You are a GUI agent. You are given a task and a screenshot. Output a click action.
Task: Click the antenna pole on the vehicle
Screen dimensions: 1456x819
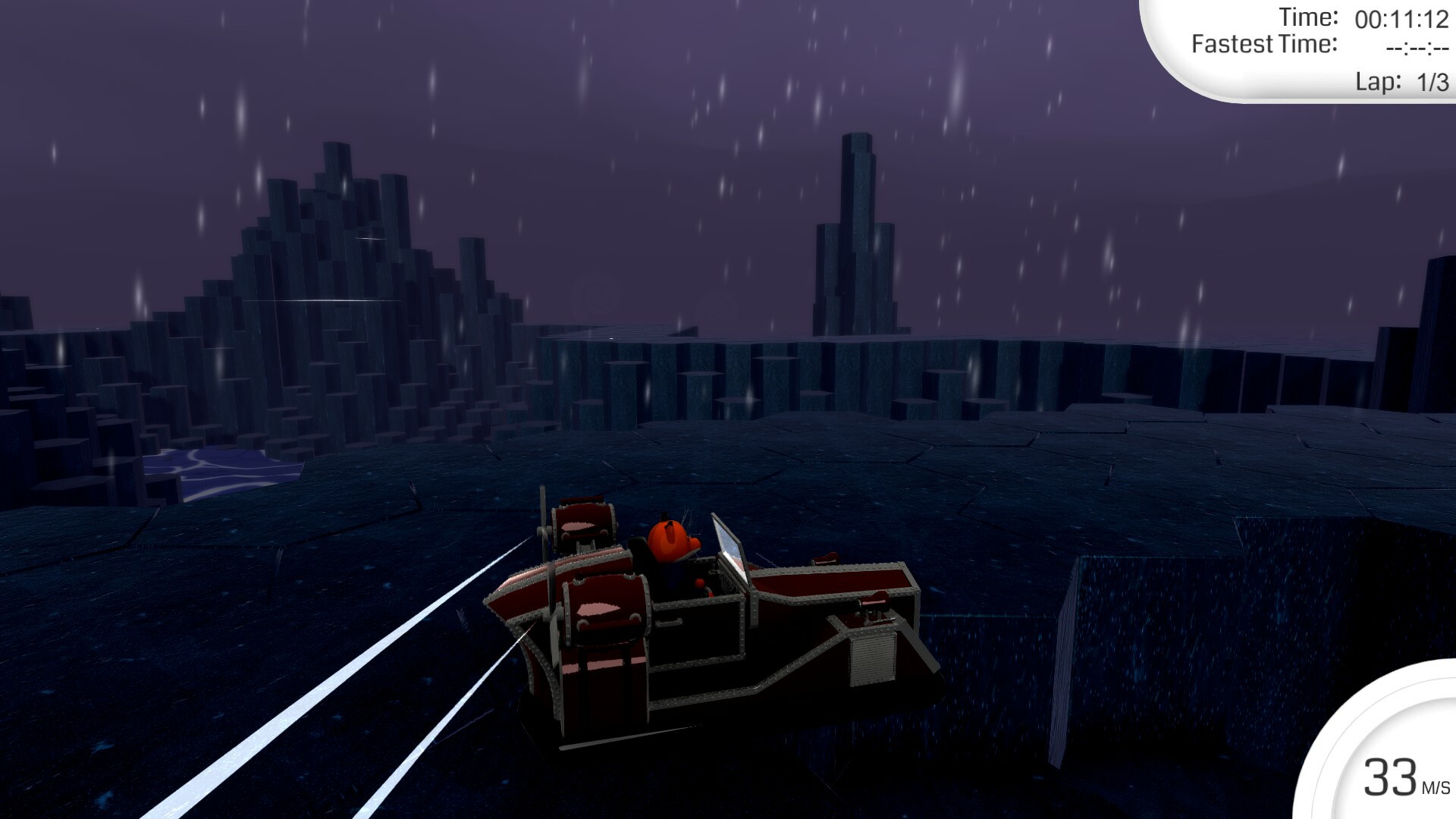(x=544, y=510)
